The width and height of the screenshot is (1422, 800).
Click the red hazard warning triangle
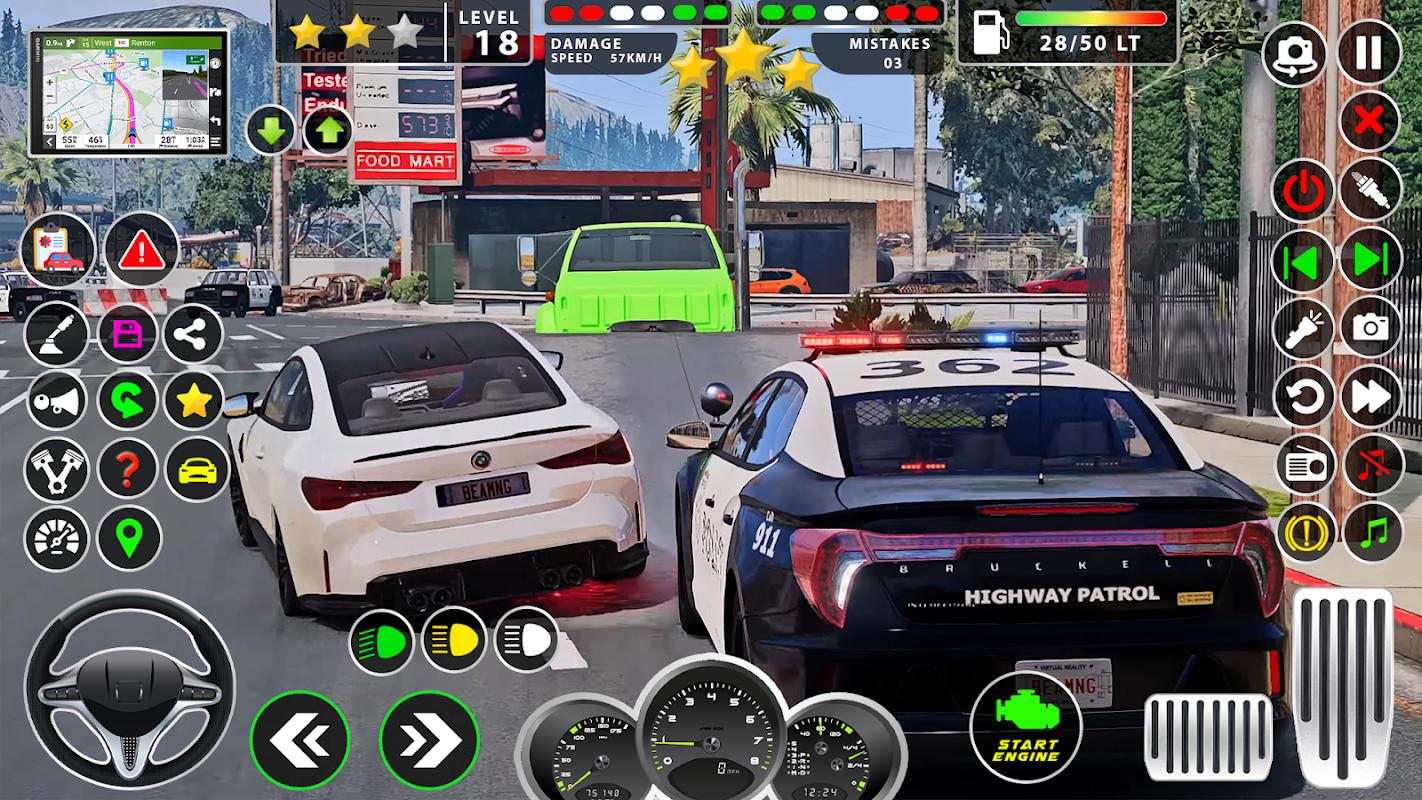pos(141,250)
